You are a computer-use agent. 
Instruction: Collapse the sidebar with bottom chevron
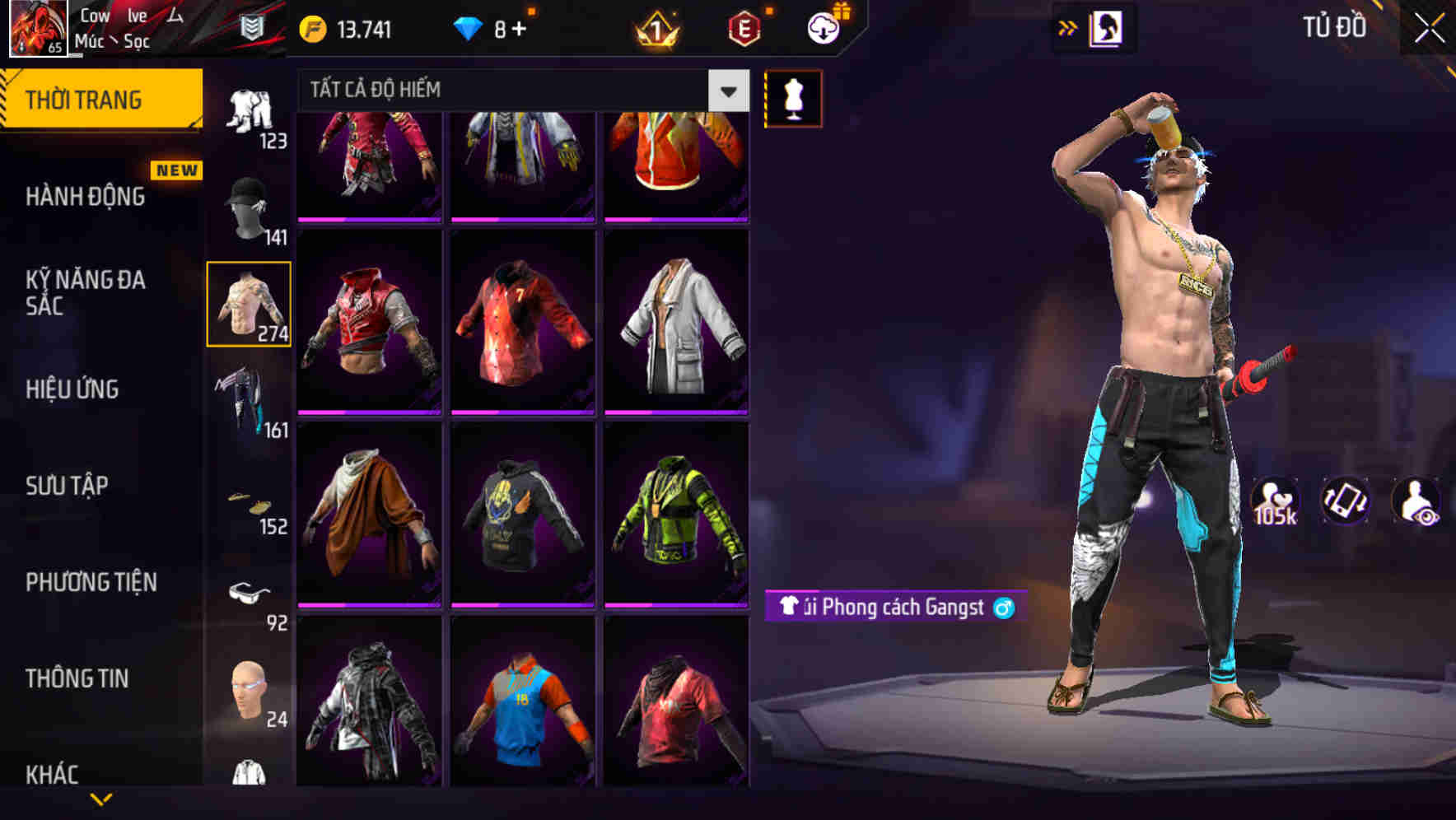[x=102, y=799]
